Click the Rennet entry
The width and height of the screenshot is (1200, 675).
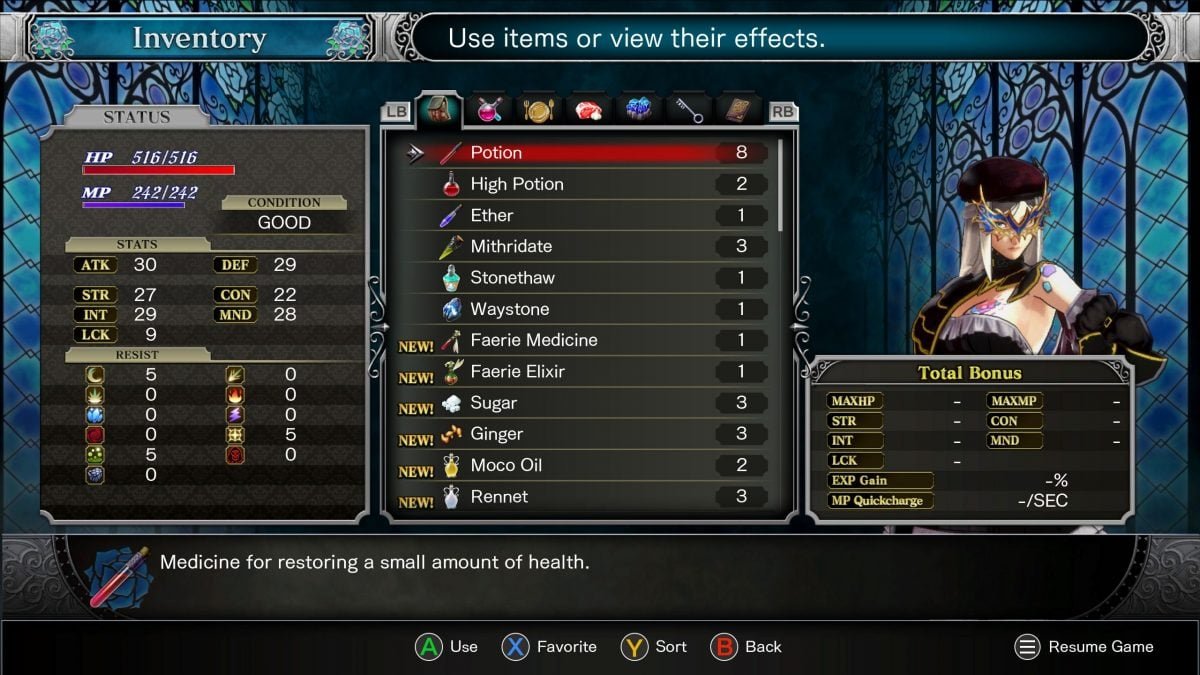[x=590, y=496]
